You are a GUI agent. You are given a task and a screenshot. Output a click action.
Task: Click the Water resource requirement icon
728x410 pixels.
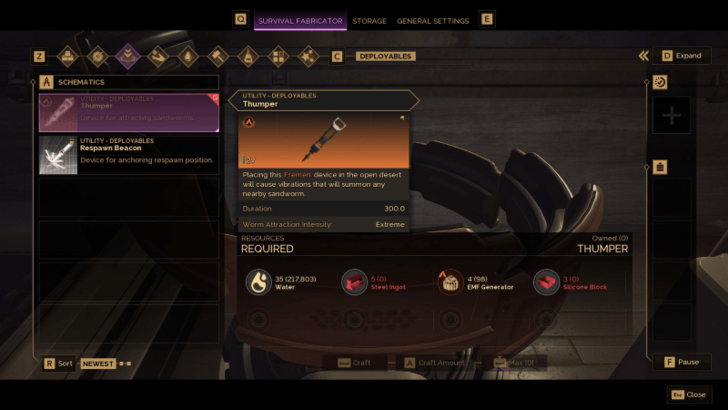(259, 282)
